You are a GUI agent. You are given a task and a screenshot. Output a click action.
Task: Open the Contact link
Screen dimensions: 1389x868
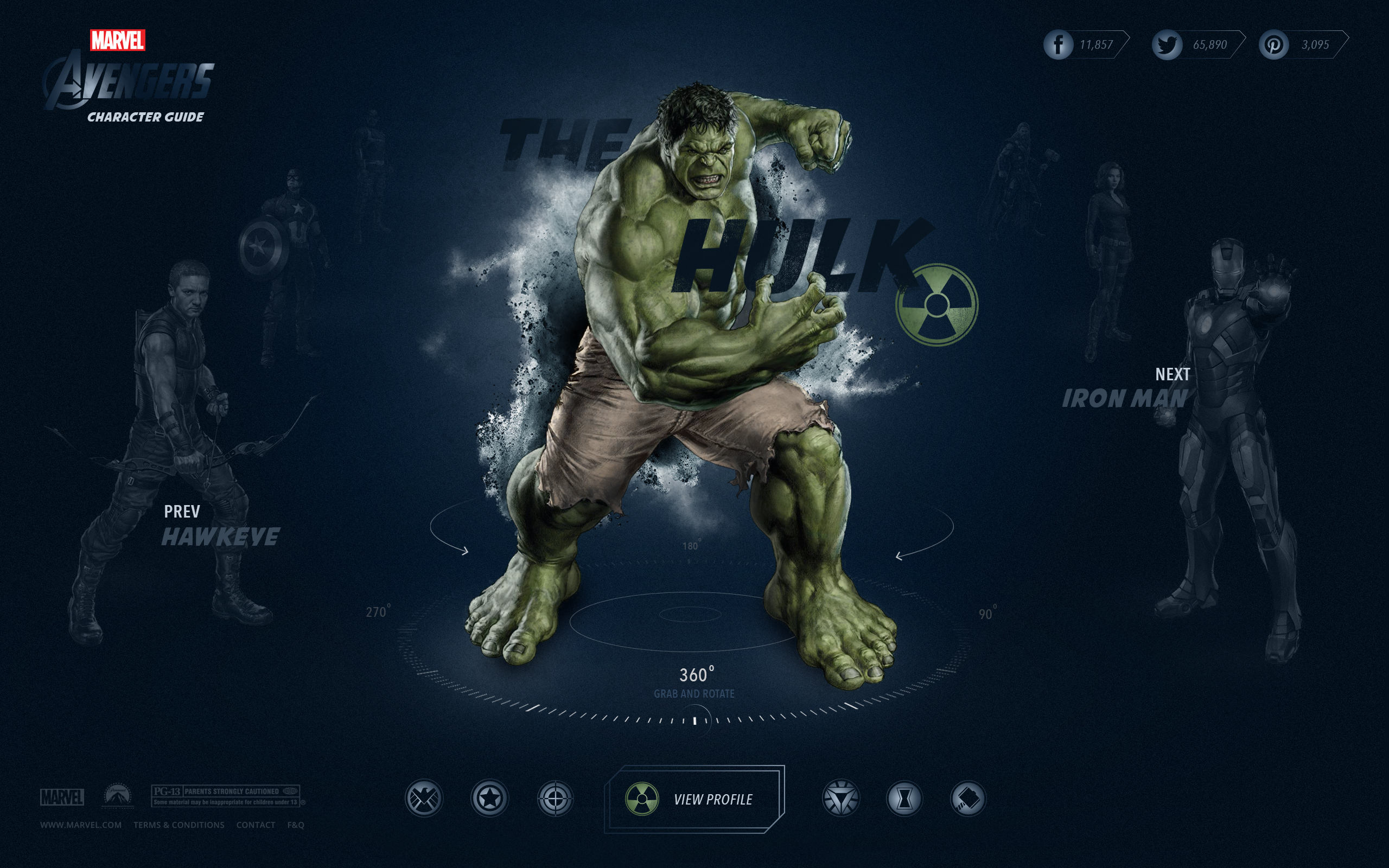(x=256, y=825)
